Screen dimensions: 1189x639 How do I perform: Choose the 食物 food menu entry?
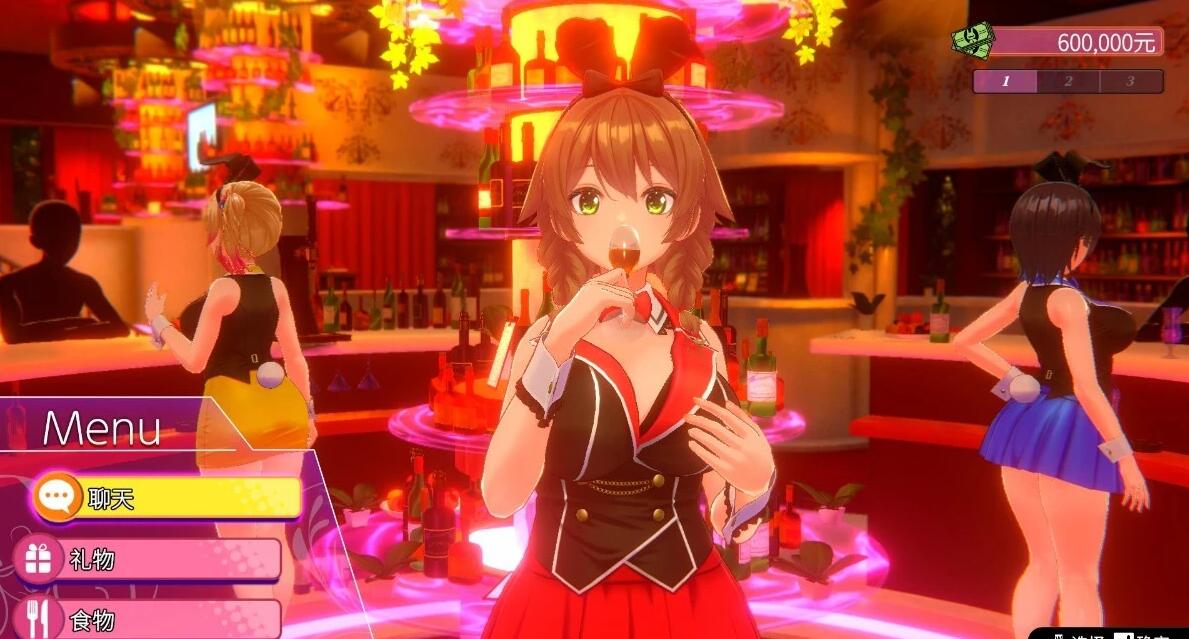click(x=150, y=619)
